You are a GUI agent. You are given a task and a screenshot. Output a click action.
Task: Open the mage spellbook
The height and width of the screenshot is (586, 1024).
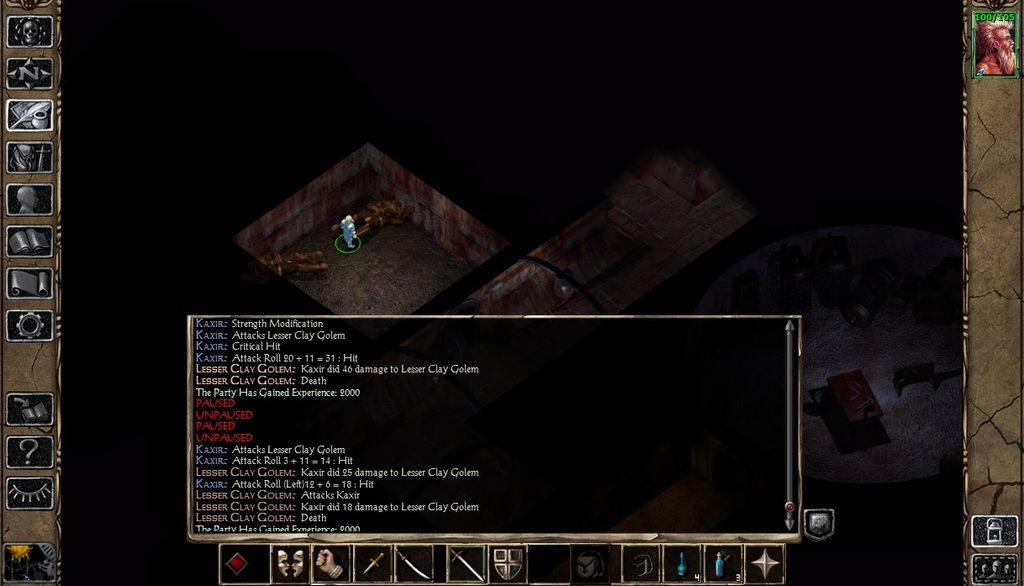pyautogui.click(x=30, y=241)
